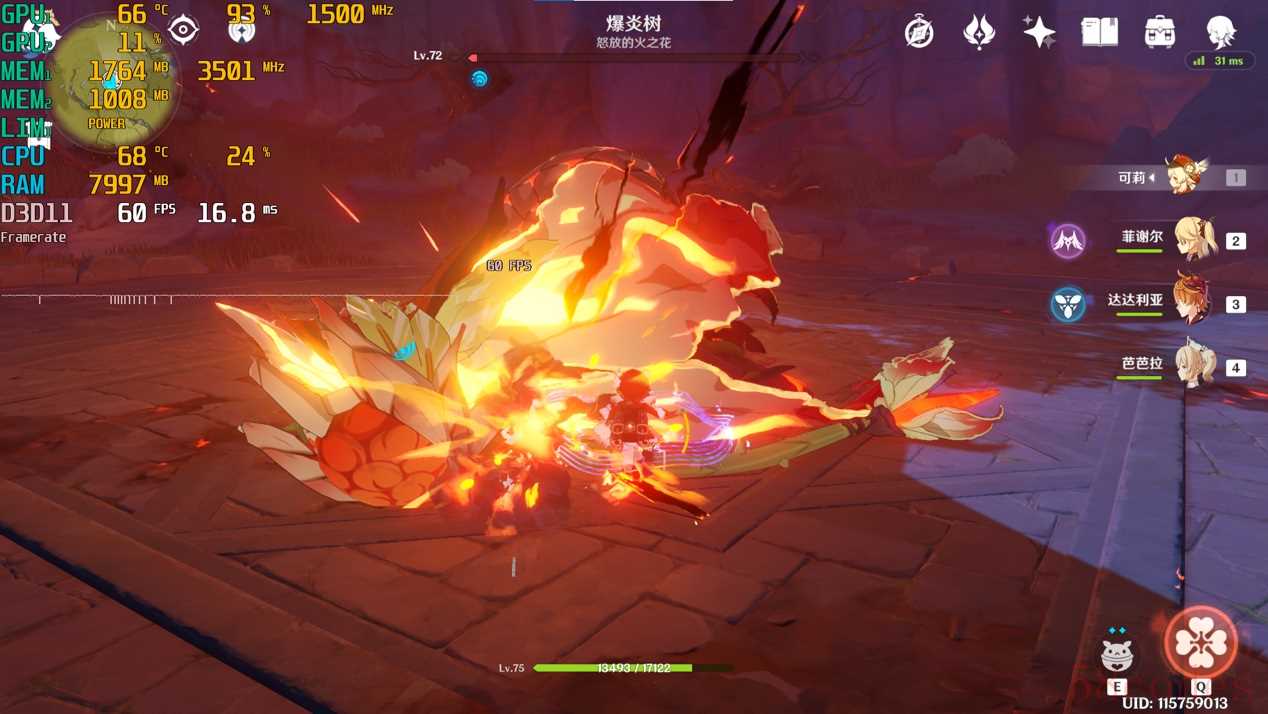Select party member 可莉

tap(1185, 177)
